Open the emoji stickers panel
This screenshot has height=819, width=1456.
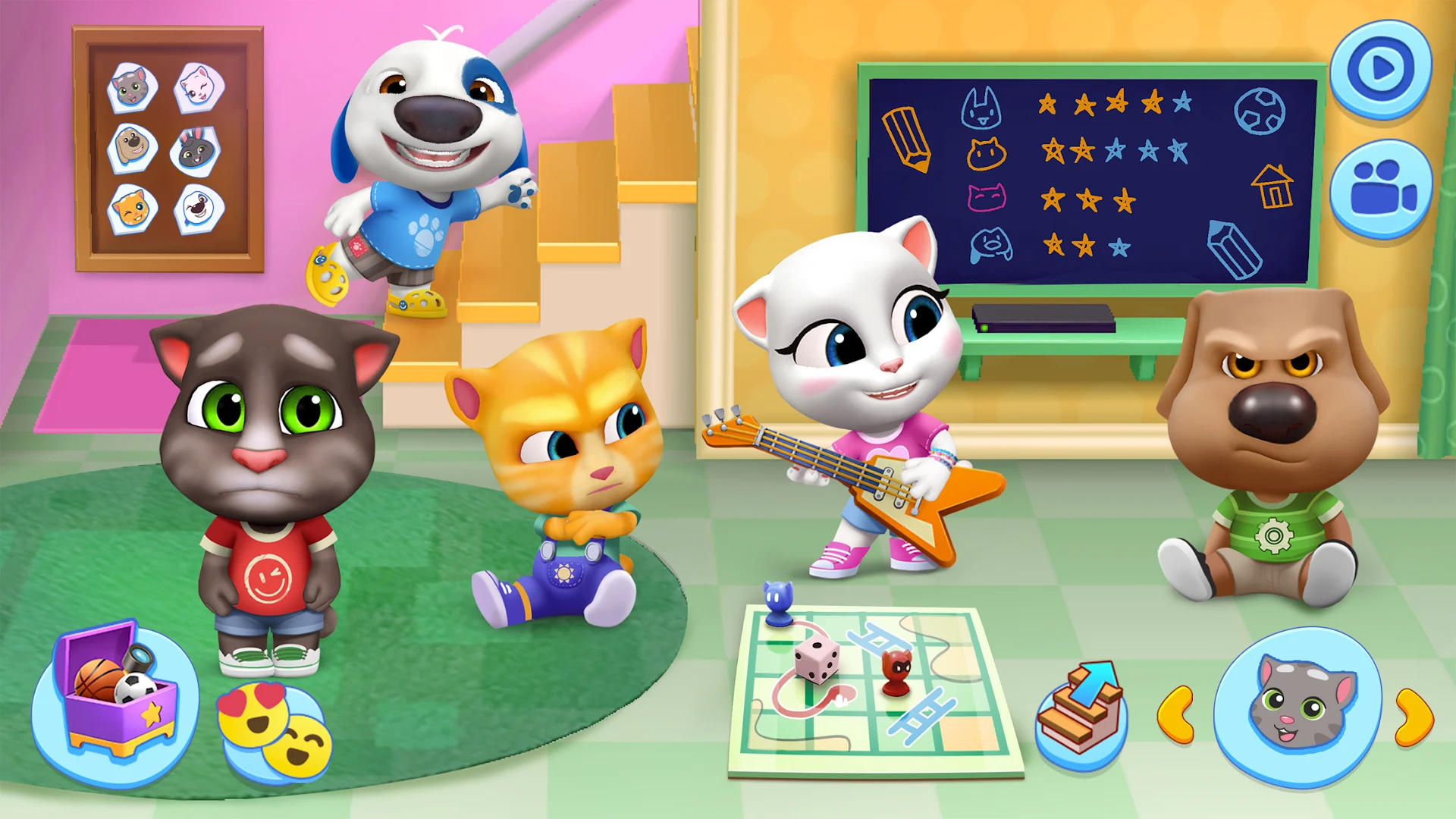(277, 724)
